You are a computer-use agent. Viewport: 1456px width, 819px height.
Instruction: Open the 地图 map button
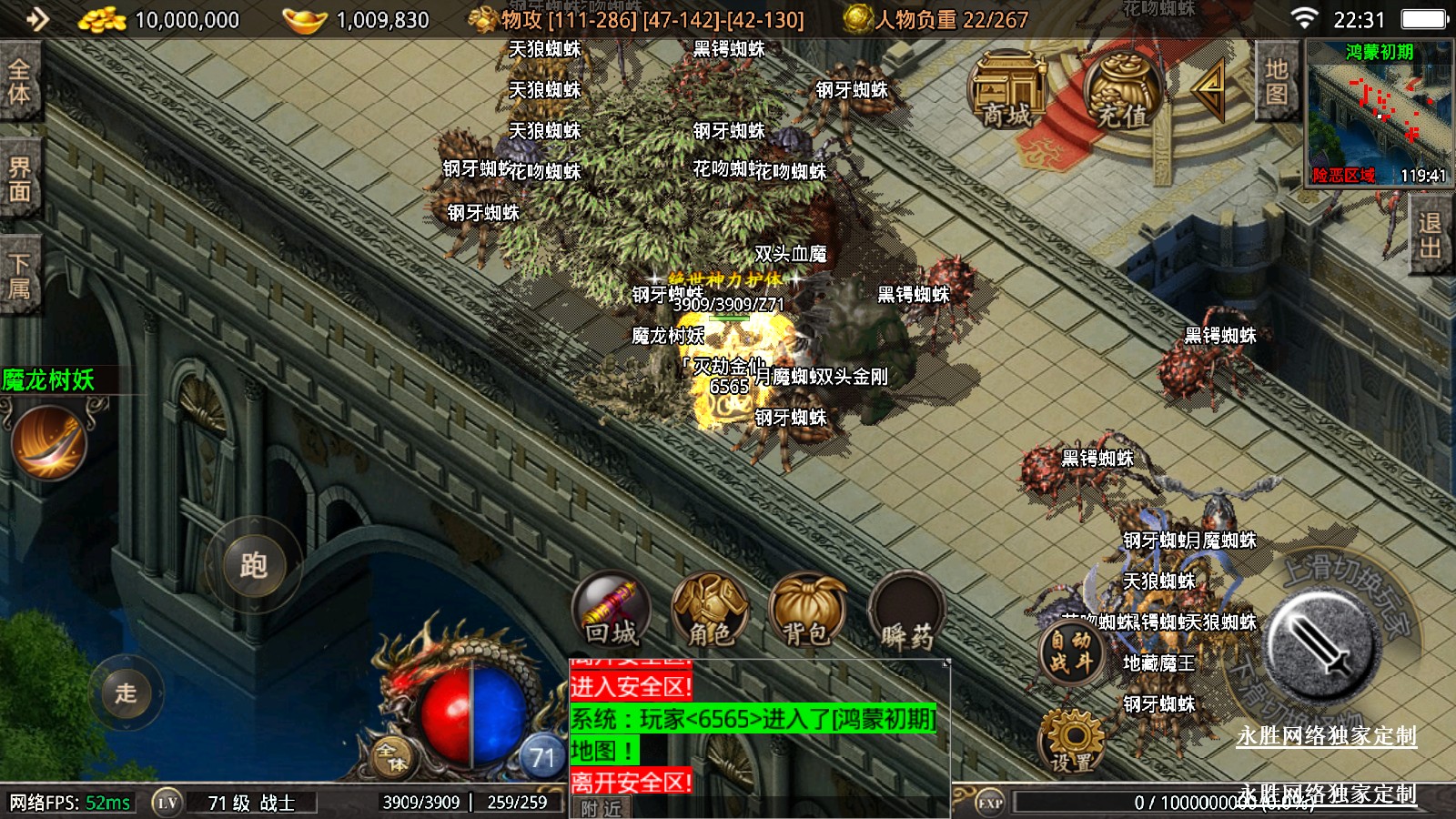pyautogui.click(x=1276, y=81)
